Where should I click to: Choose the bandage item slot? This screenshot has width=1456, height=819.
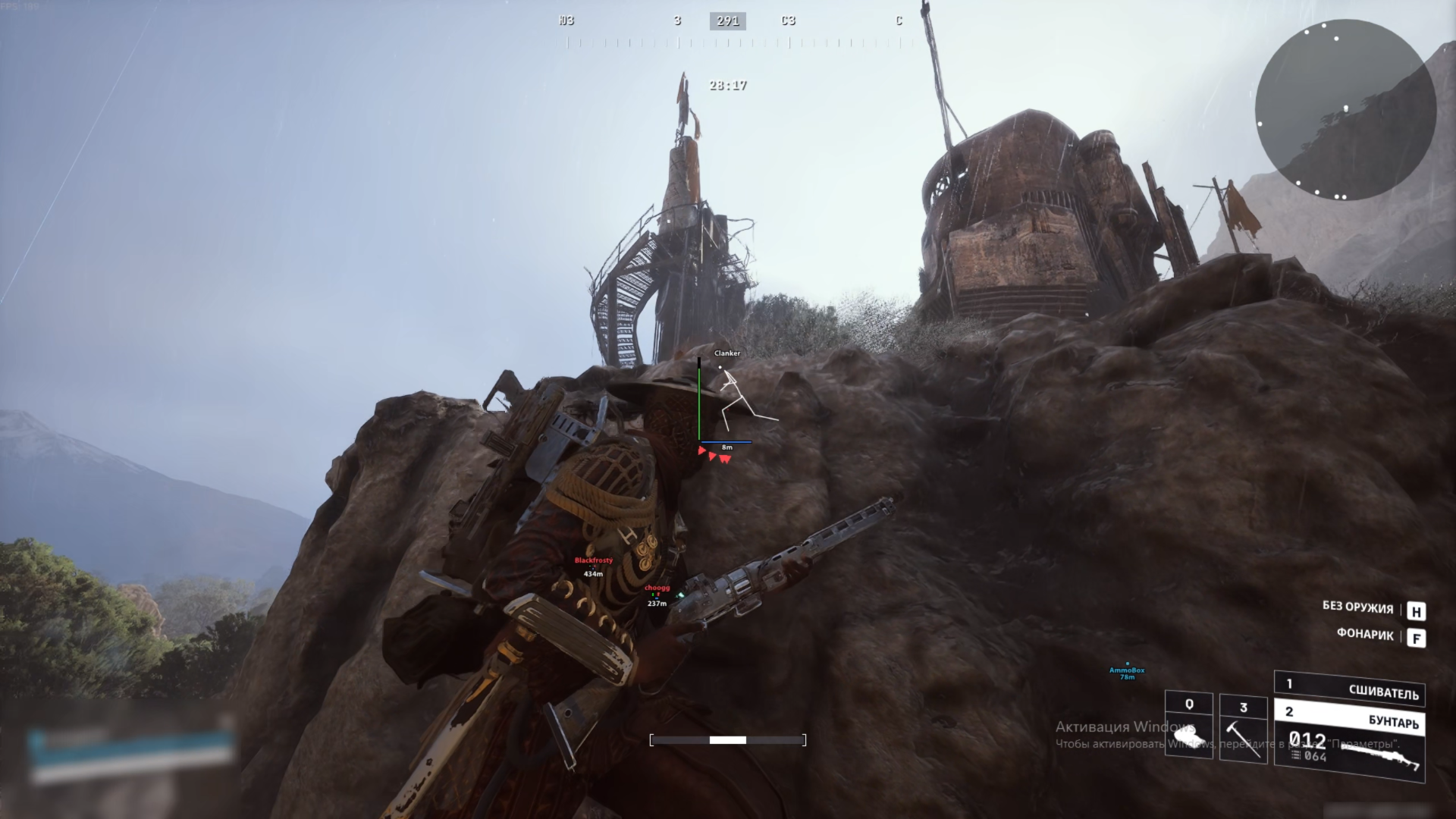pos(1188,725)
